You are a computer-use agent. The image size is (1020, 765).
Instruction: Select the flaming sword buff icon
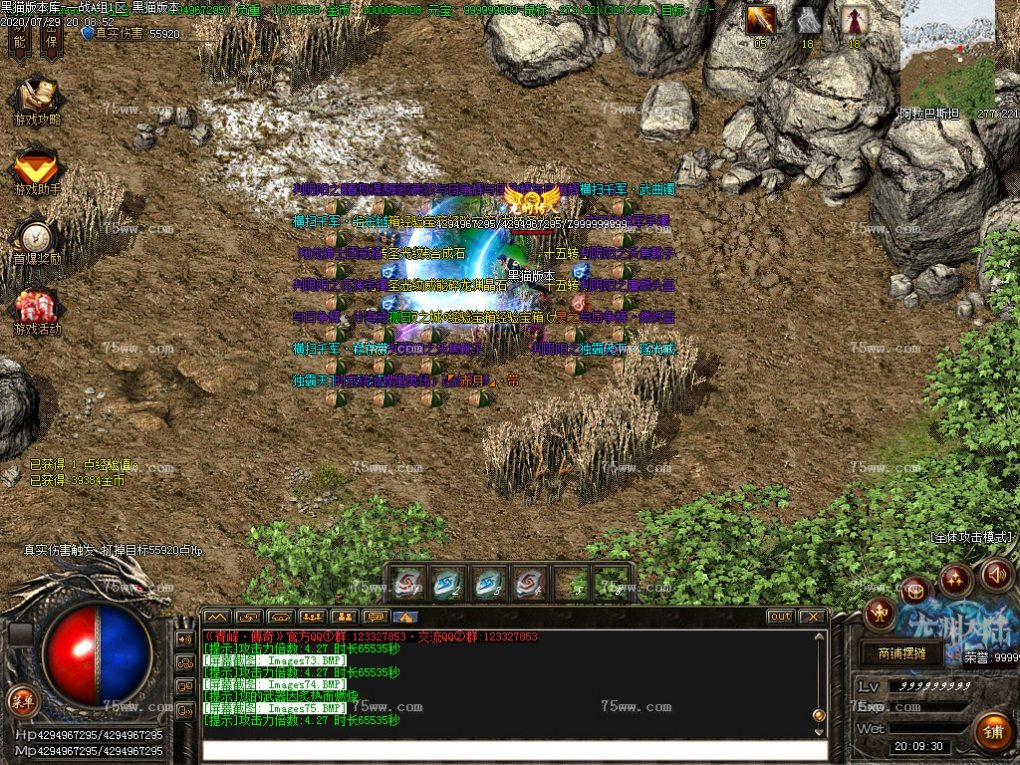[x=760, y=20]
